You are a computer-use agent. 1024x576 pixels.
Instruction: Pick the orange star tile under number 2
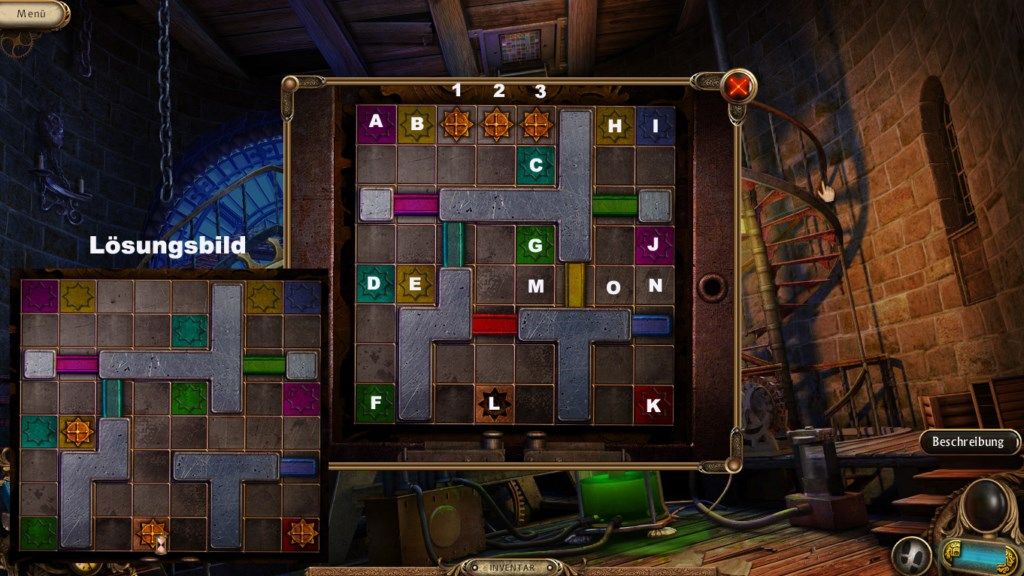coord(496,124)
